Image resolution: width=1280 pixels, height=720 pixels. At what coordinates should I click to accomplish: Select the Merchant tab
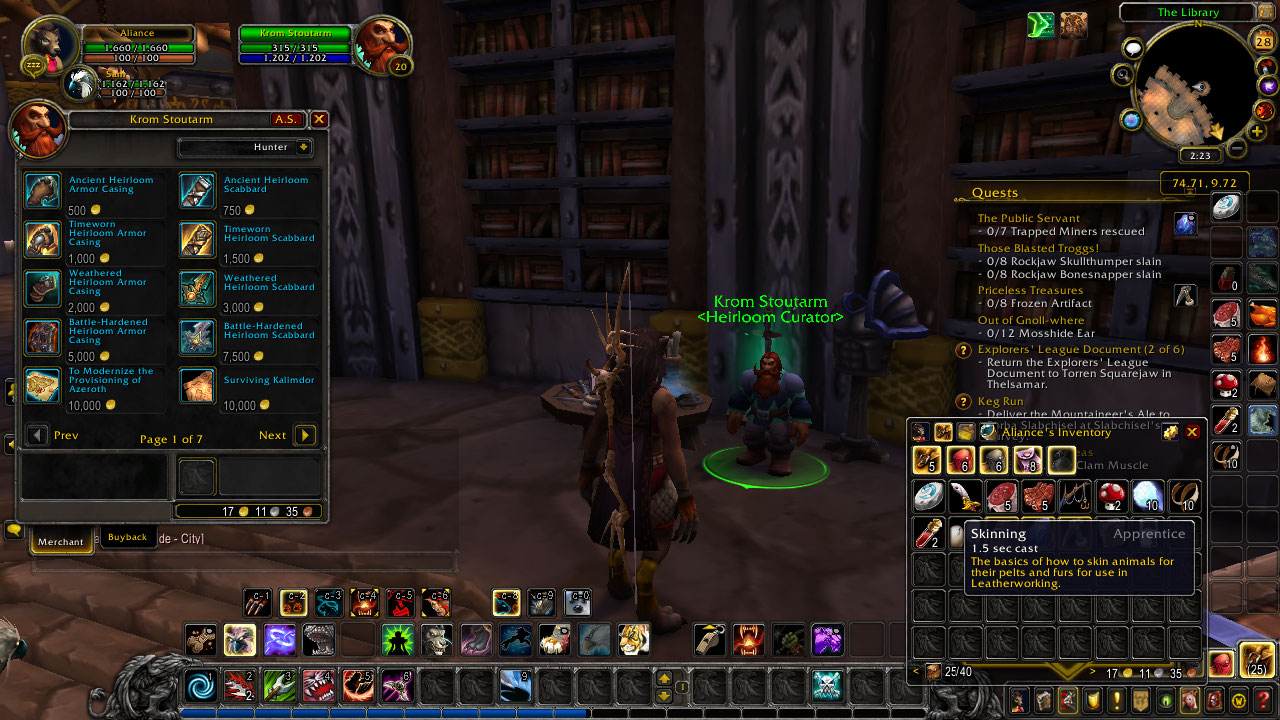coord(60,541)
